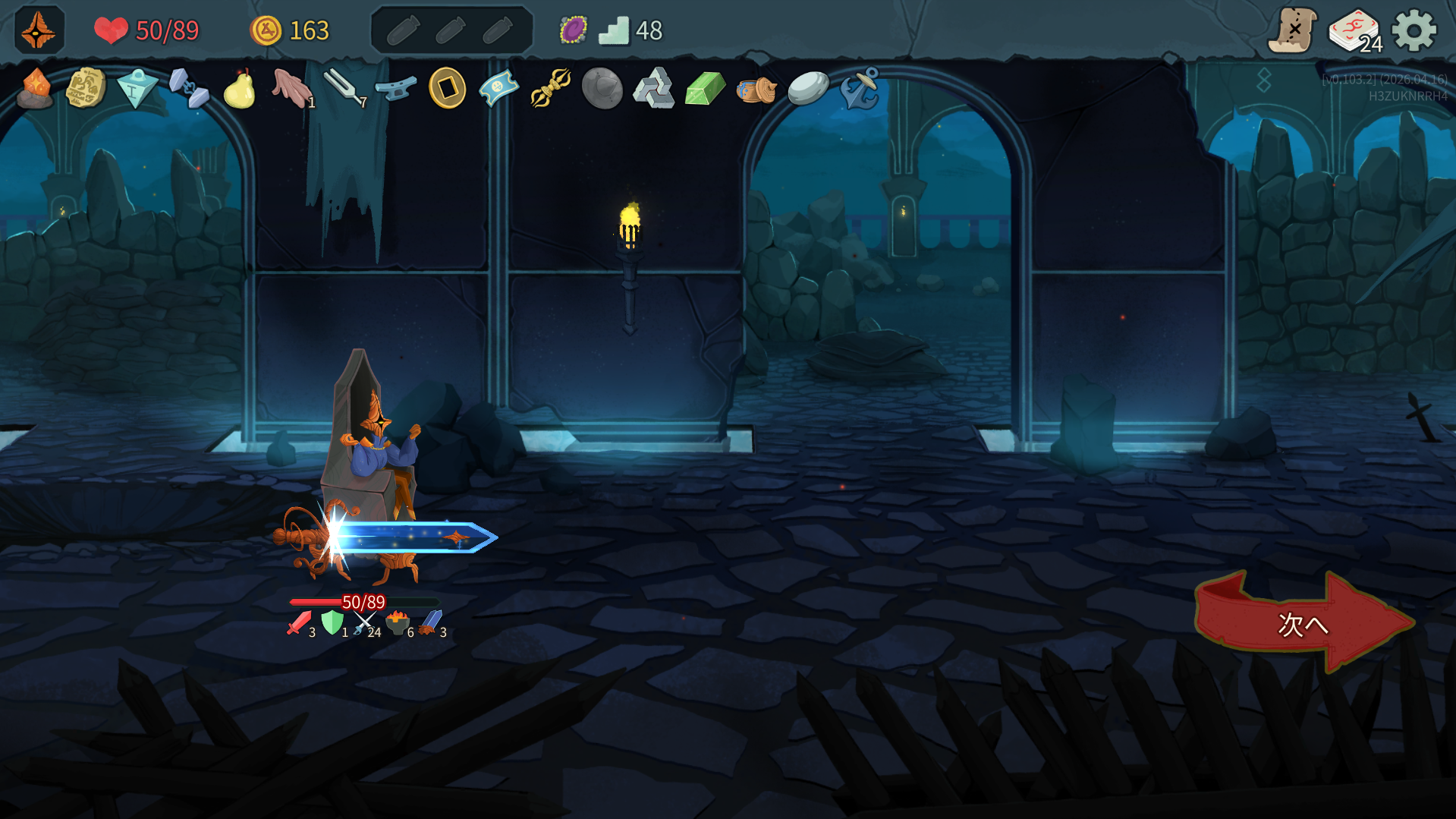1456x819 pixels.
Task: Inspect the yellow pear relic
Action: (240, 90)
